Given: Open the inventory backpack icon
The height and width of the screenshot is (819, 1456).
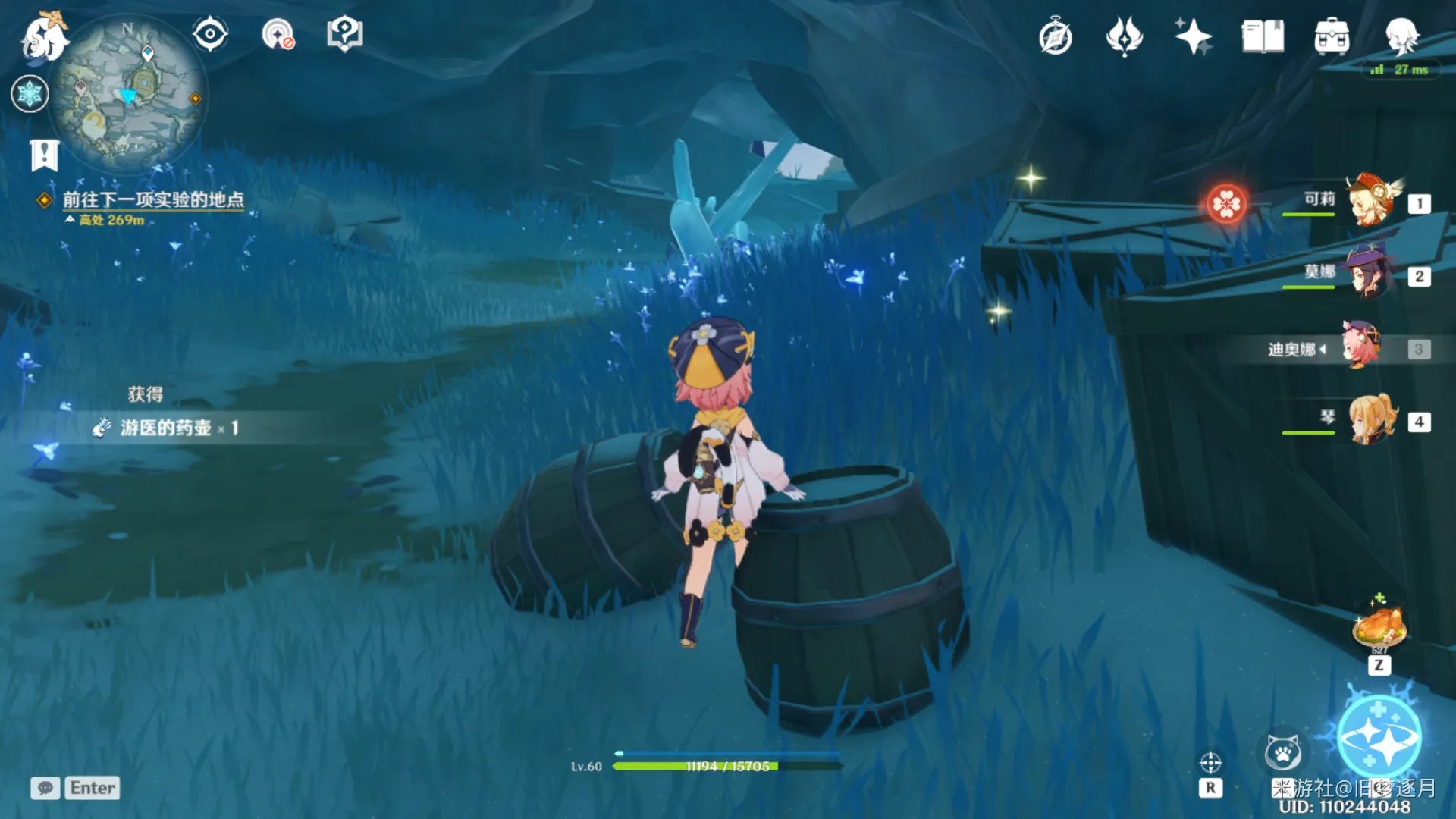Looking at the screenshot, I should (x=1332, y=36).
